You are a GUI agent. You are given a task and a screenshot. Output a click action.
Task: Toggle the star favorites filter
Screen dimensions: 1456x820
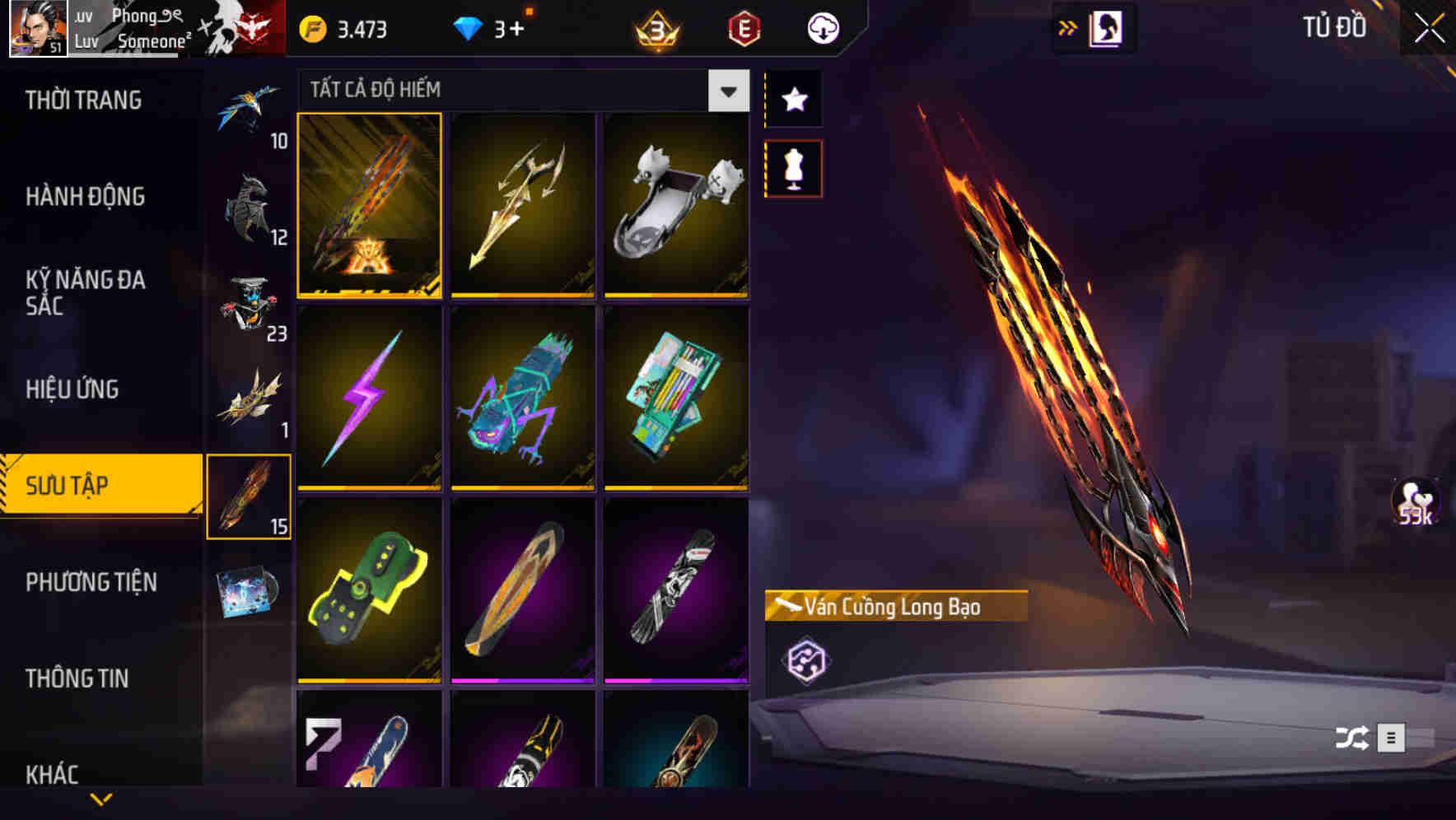point(793,100)
